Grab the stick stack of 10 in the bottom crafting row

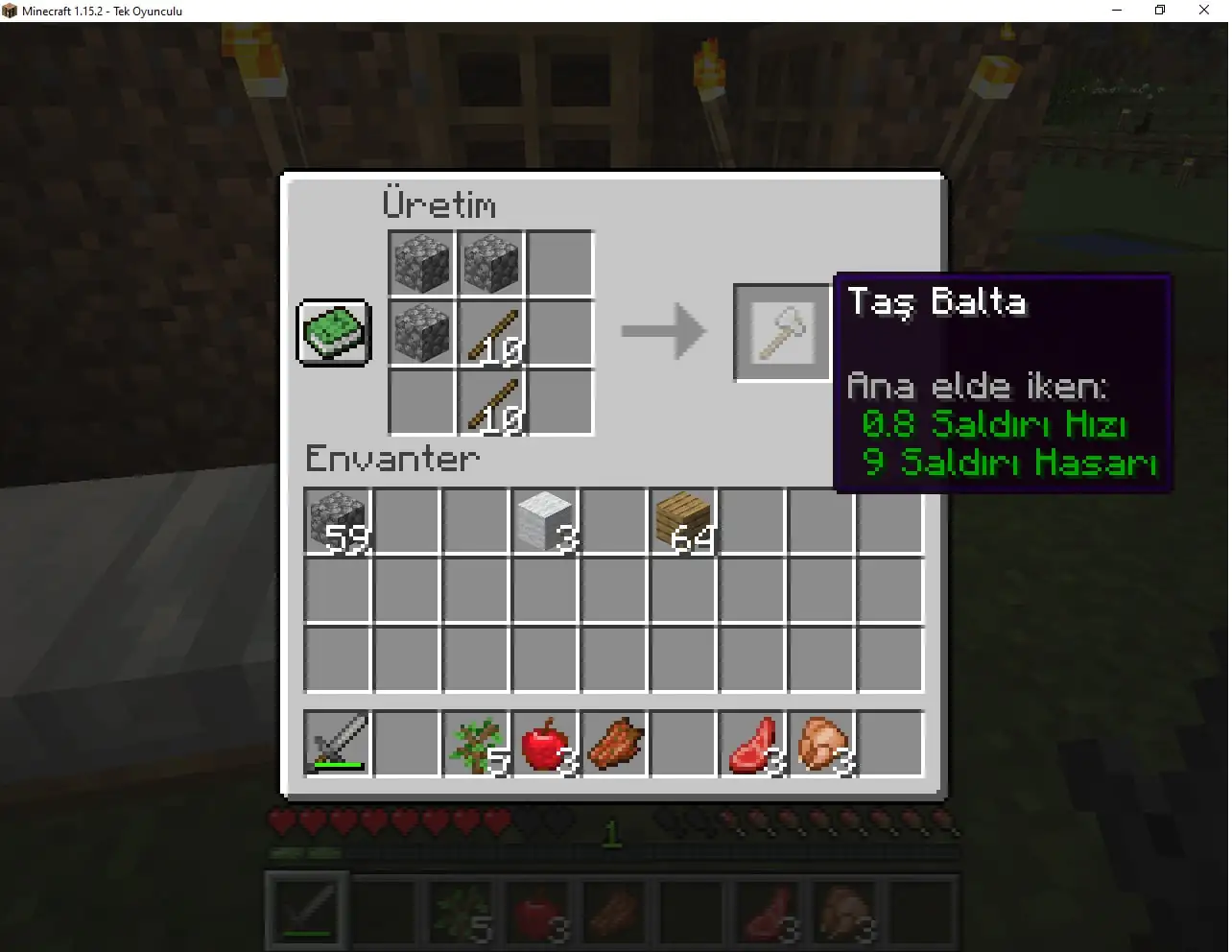pos(490,403)
